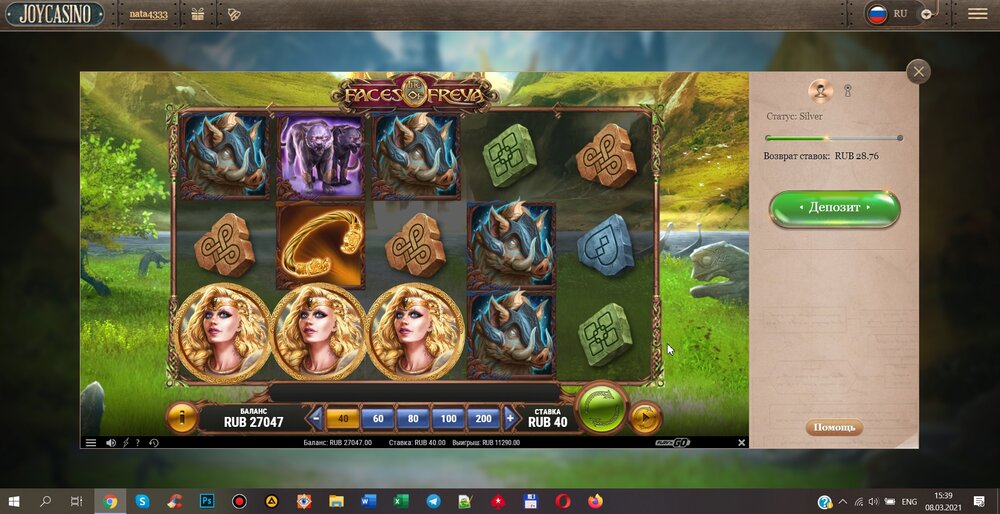
Task: Toggle fast play with the lightning icon
Action: pyautogui.click(x=125, y=442)
